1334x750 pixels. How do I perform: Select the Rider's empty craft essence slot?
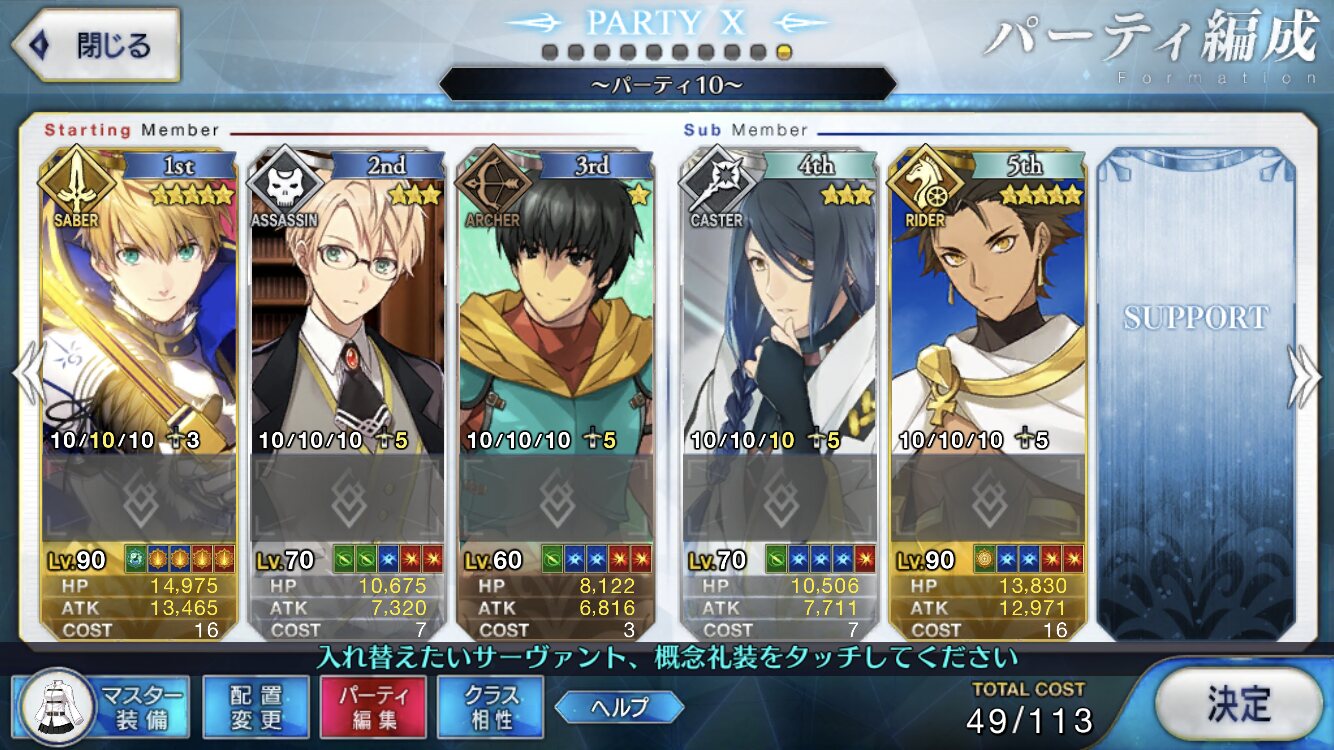[987, 497]
